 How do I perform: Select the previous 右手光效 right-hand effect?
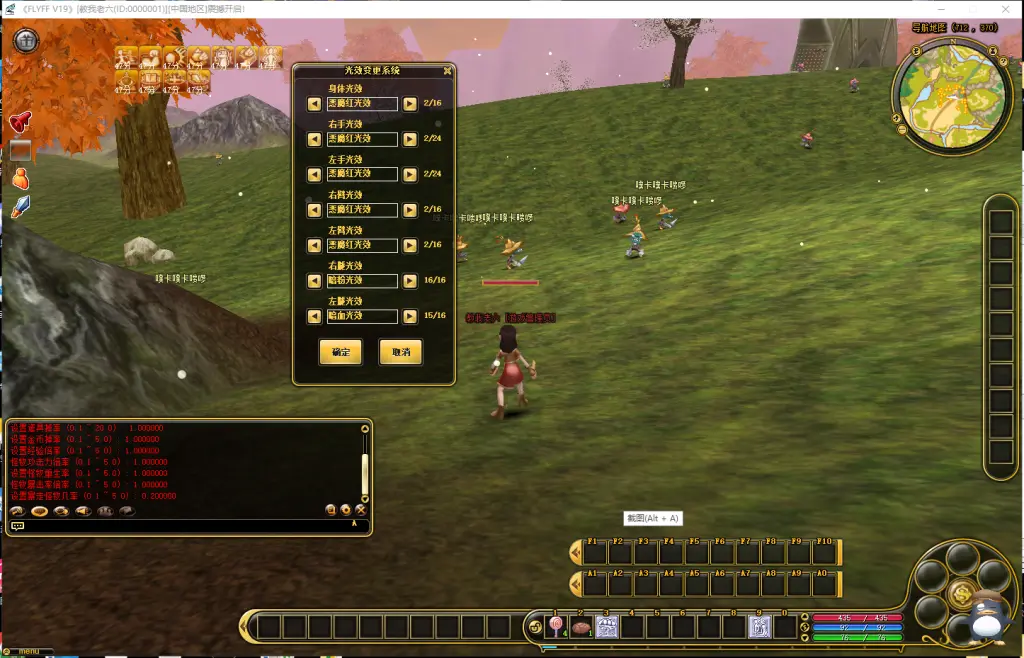pos(314,139)
